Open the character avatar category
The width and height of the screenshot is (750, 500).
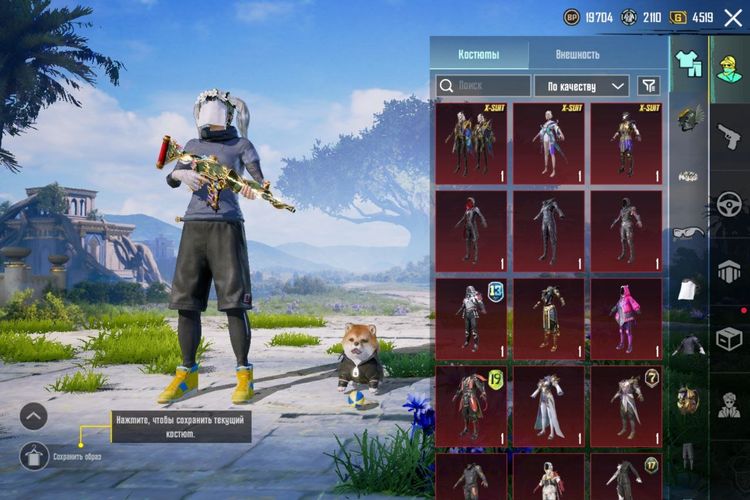pyautogui.click(x=729, y=68)
